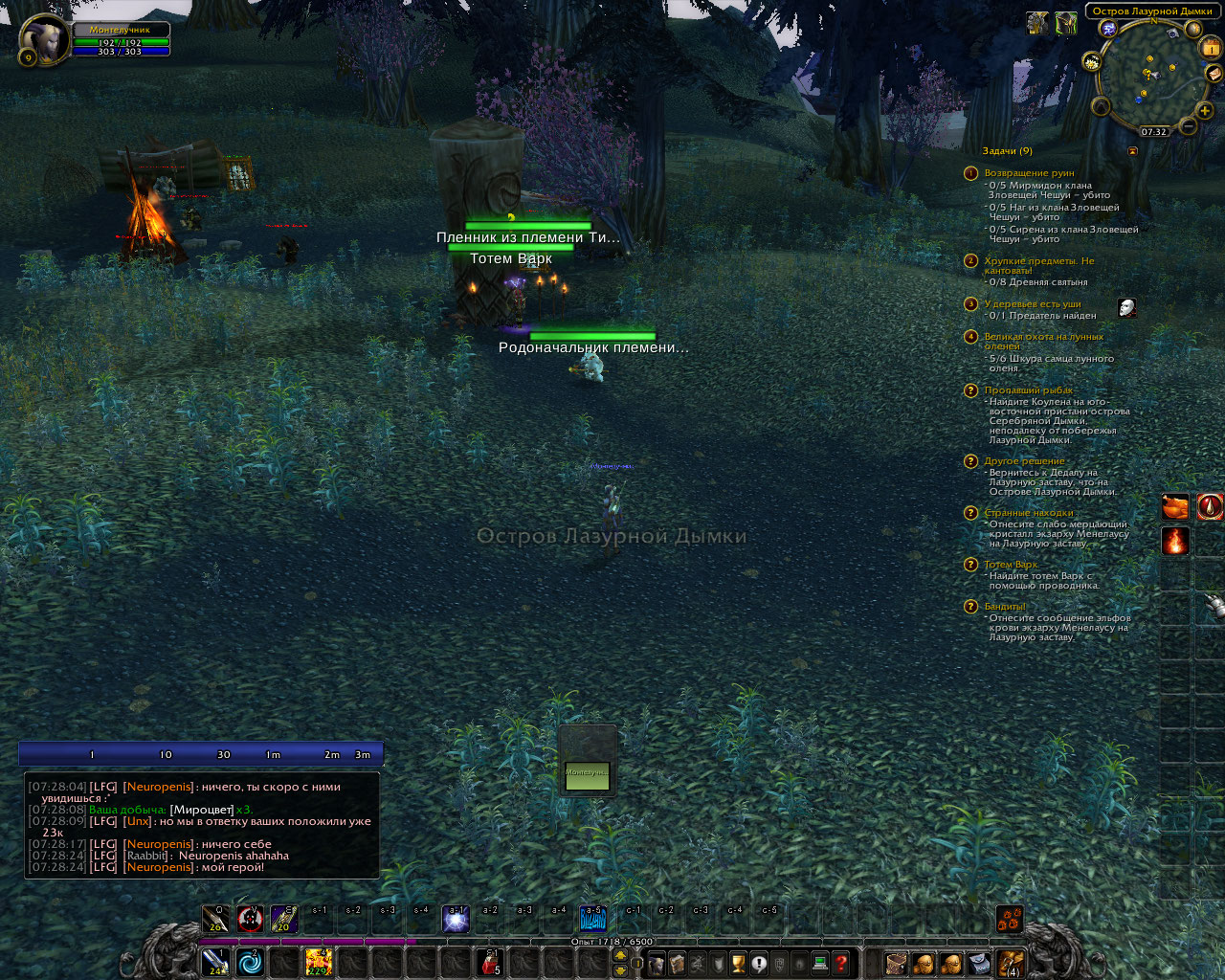This screenshot has width=1225, height=980.
Task: Collapse the Бандиты! quest entry
Action: pos(1003,606)
